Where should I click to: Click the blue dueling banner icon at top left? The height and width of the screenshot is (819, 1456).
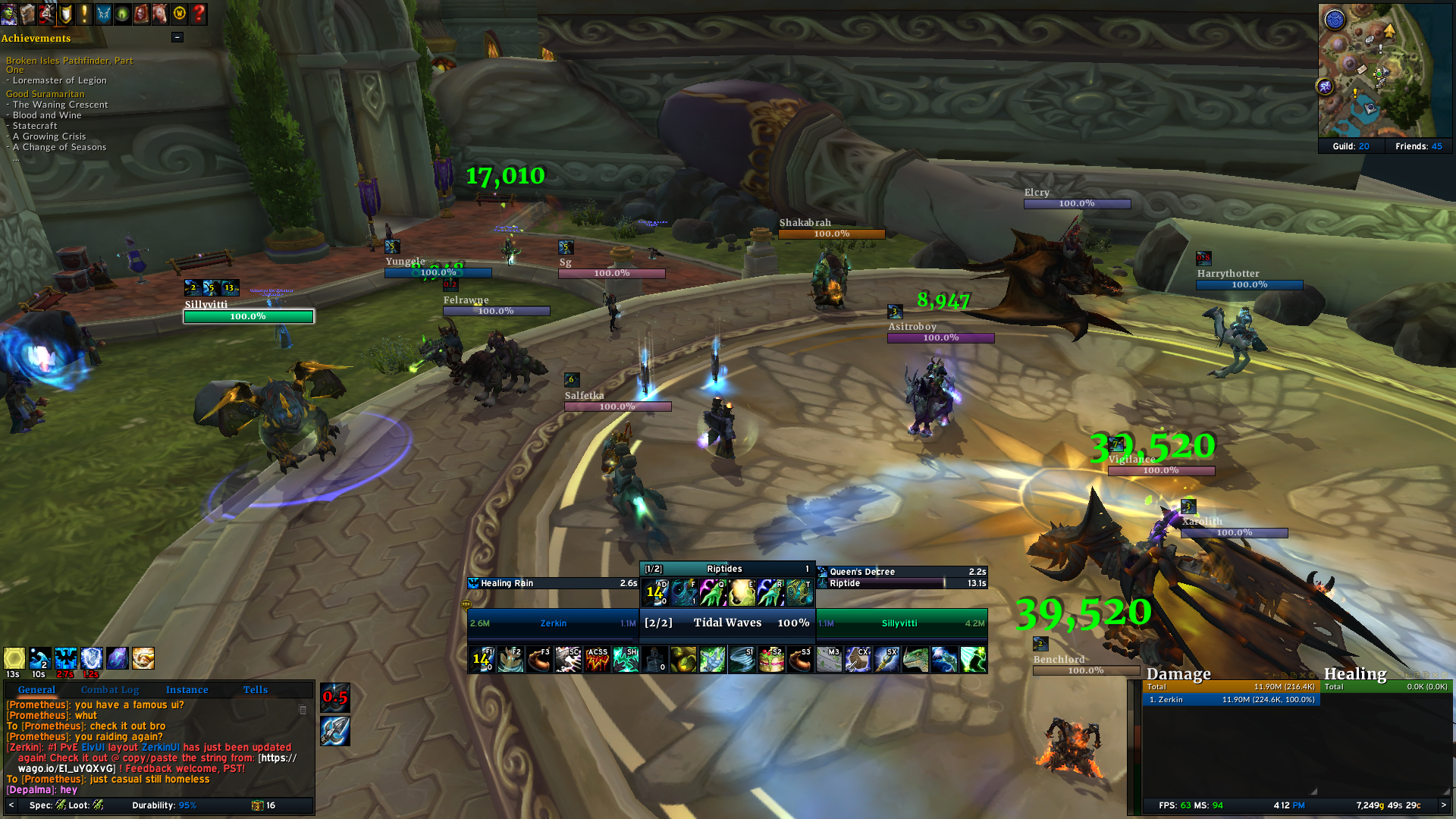[x=103, y=13]
